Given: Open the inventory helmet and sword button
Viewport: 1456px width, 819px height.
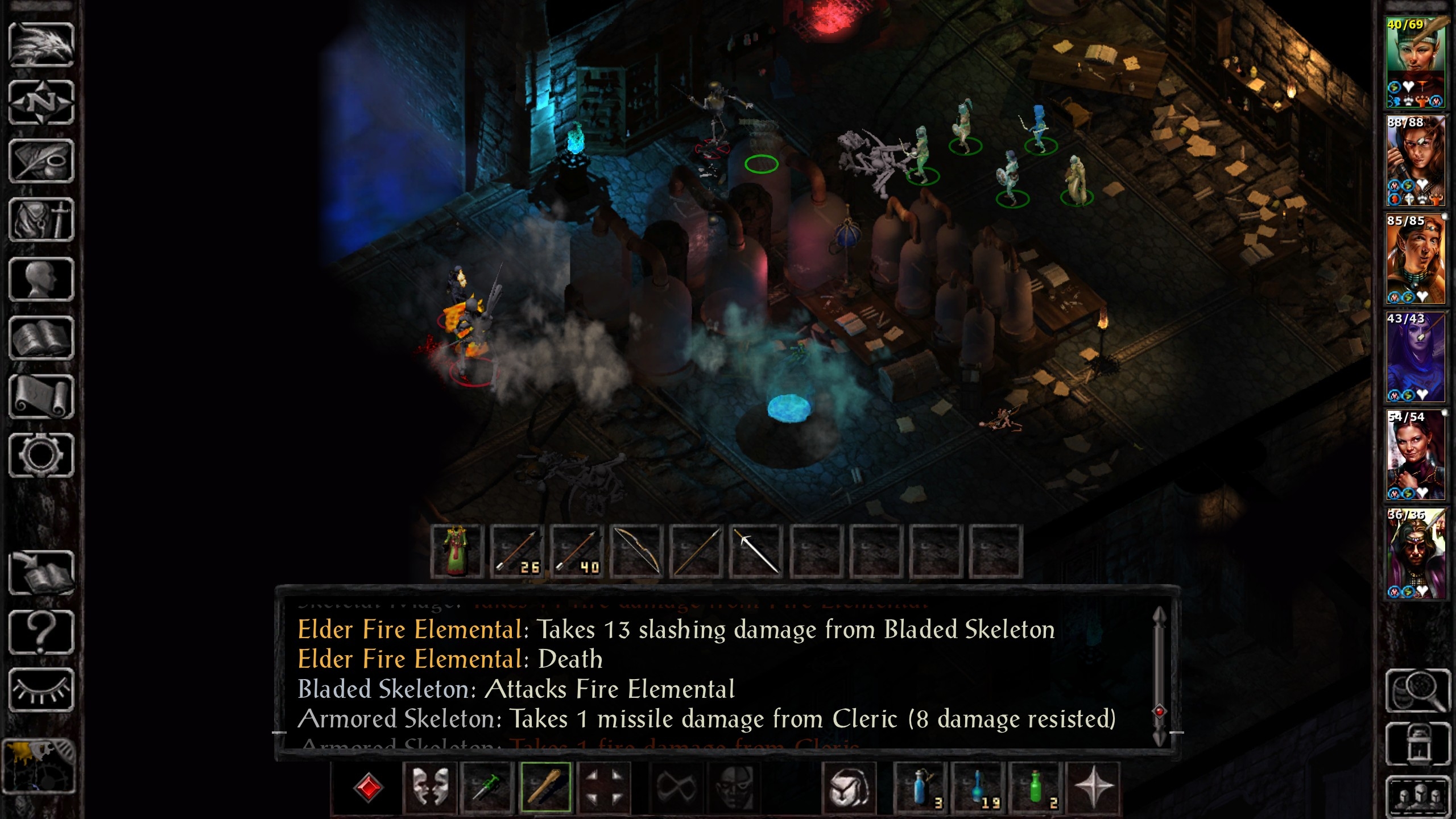Looking at the screenshot, I should click(x=41, y=220).
